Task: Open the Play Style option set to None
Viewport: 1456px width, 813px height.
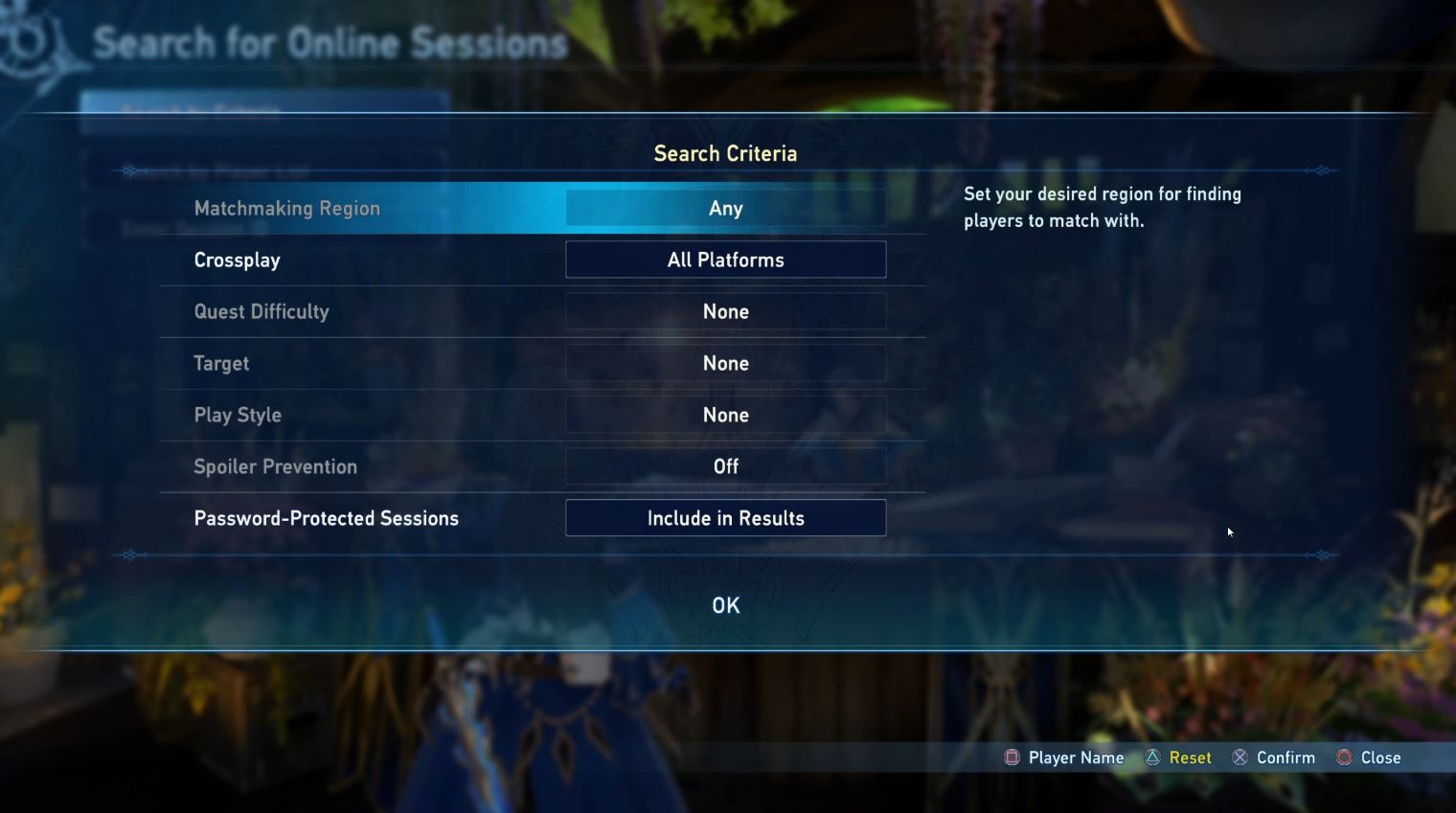Action: click(725, 415)
